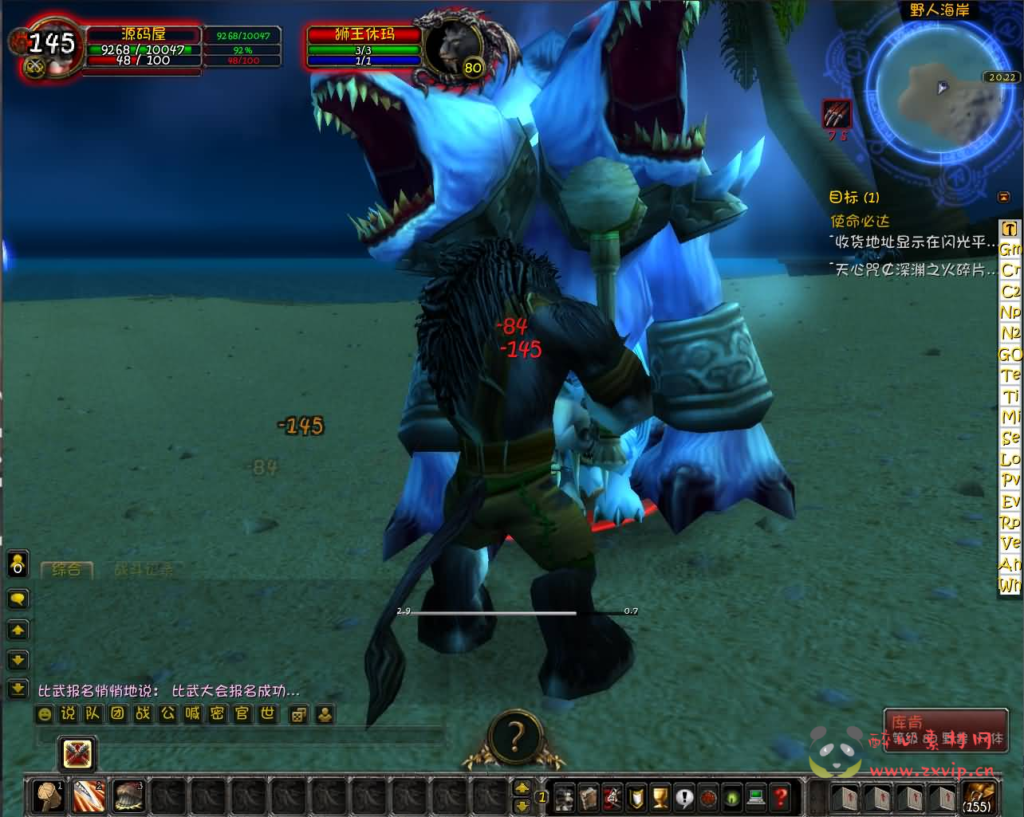Open the 使命必达 quest in the tracker
Image resolution: width=1024 pixels, height=817 pixels.
coord(859,220)
